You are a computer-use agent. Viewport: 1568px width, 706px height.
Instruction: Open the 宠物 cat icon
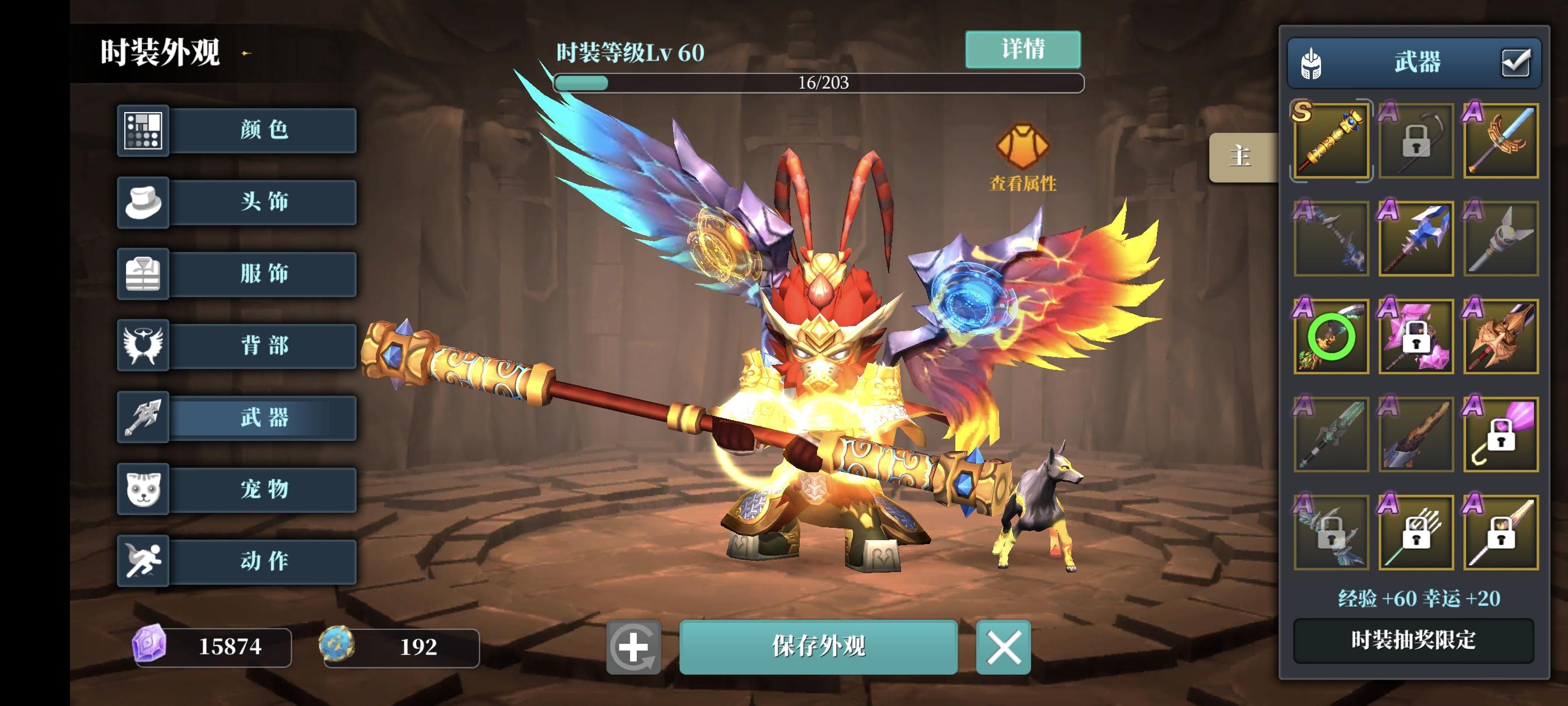[142, 490]
